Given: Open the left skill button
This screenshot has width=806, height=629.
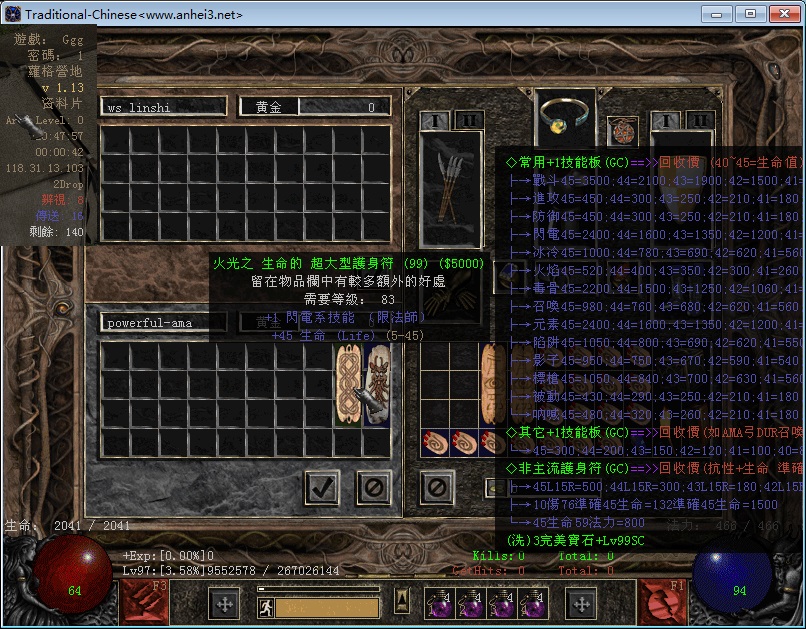Looking at the screenshot, I should (144, 602).
